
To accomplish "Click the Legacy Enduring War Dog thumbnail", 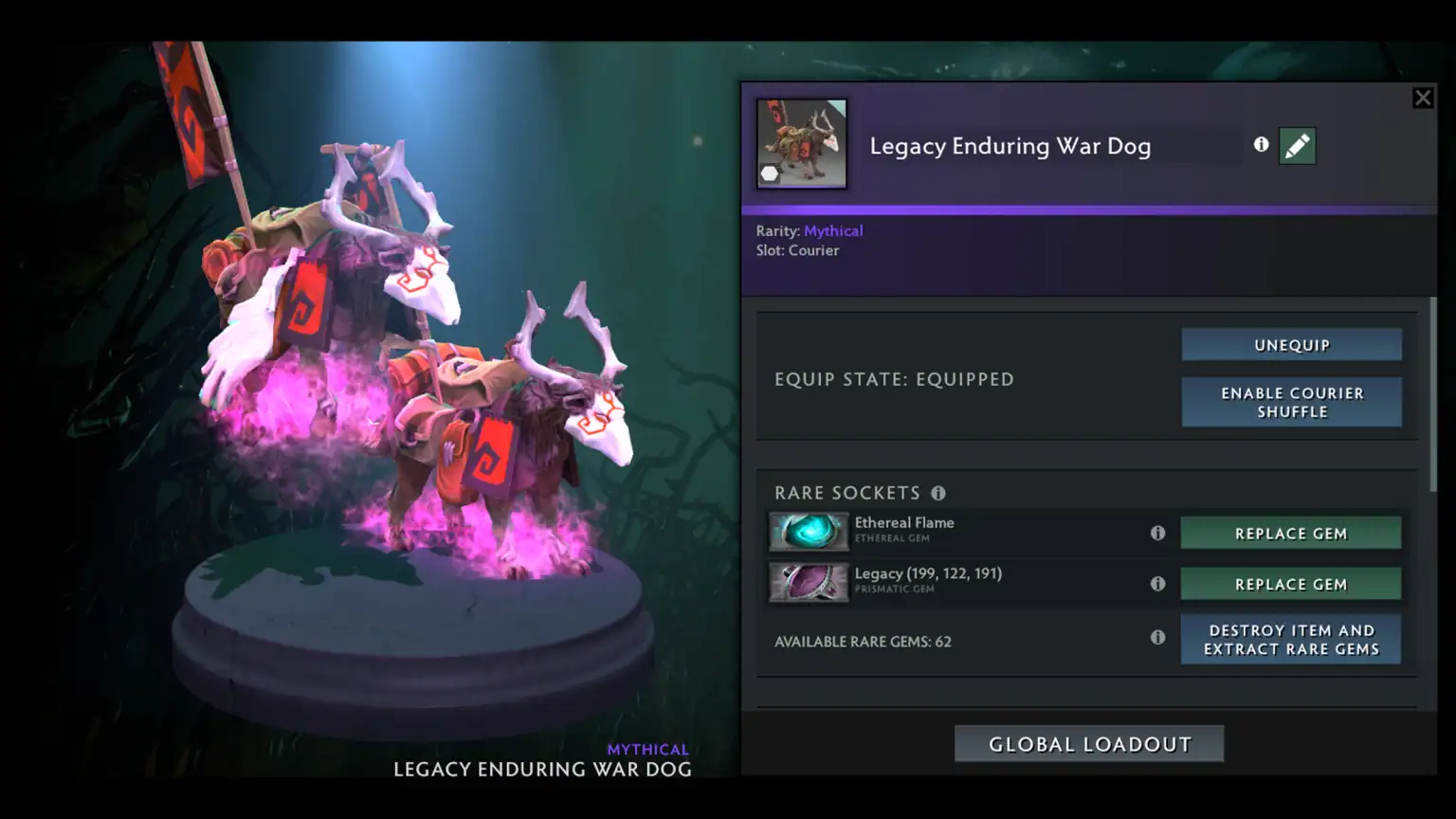I will coord(802,144).
